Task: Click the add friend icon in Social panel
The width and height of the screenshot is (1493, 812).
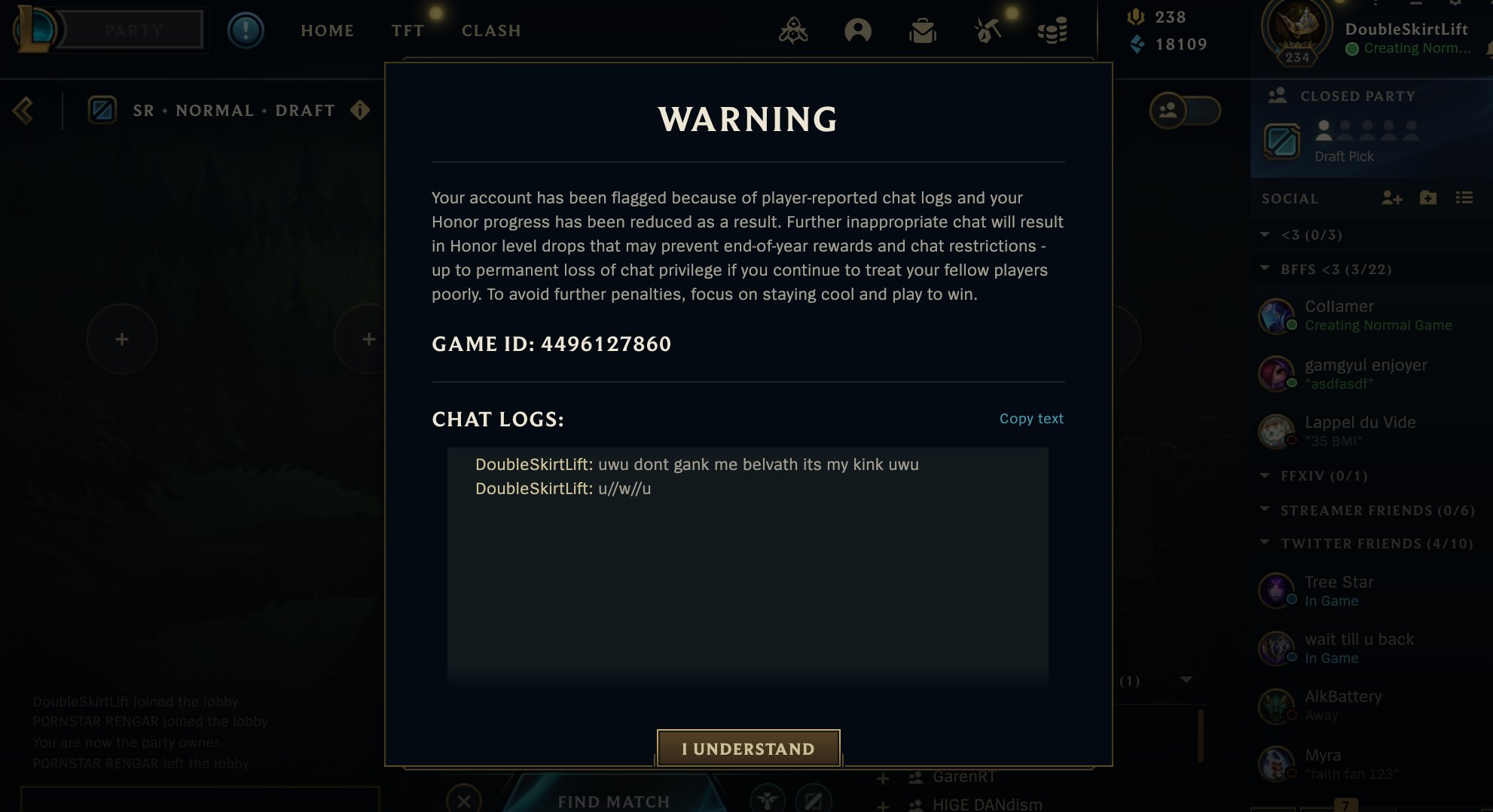Action: pyautogui.click(x=1393, y=198)
